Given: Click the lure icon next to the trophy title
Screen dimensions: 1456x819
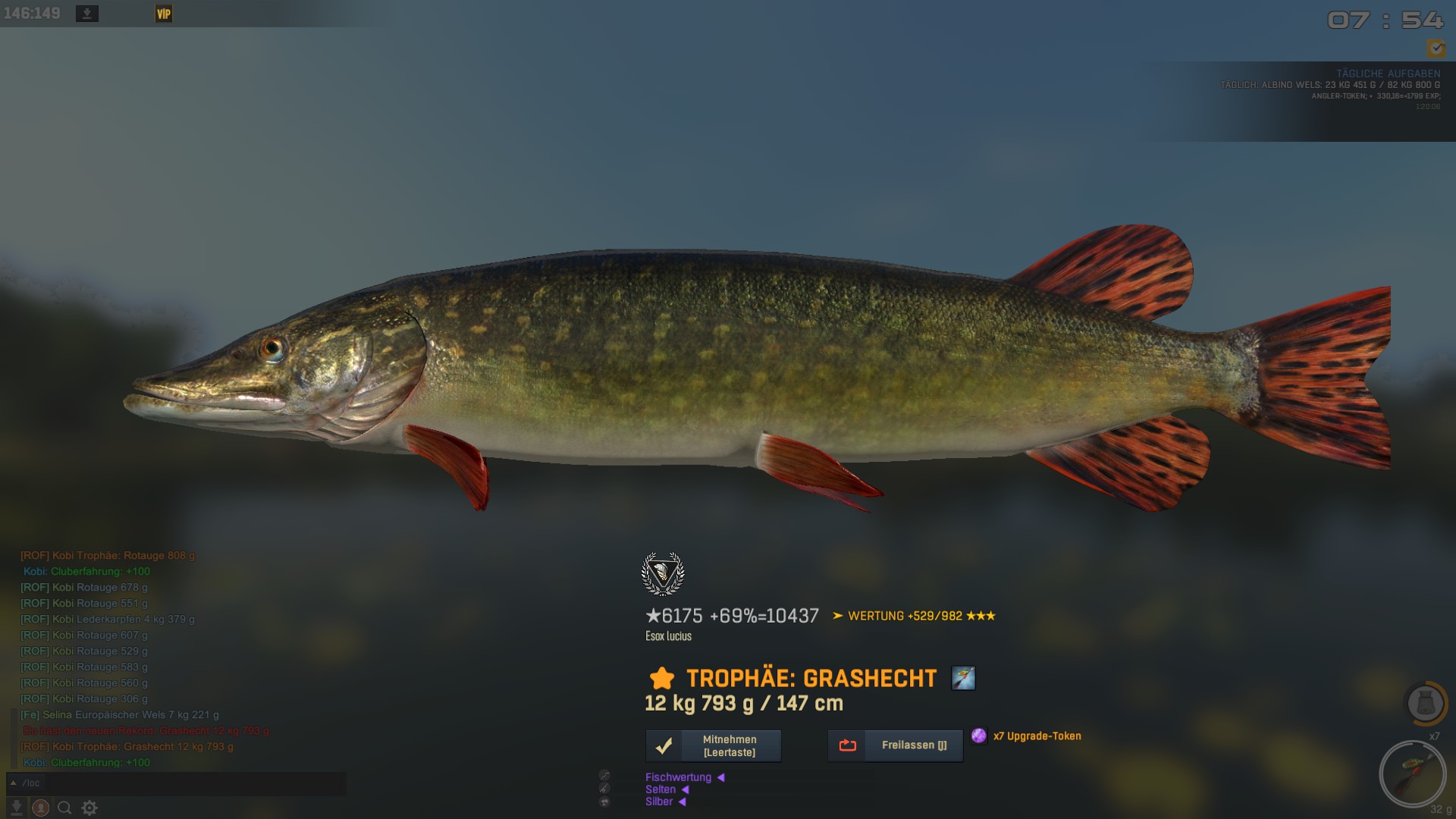Looking at the screenshot, I should point(963,678).
